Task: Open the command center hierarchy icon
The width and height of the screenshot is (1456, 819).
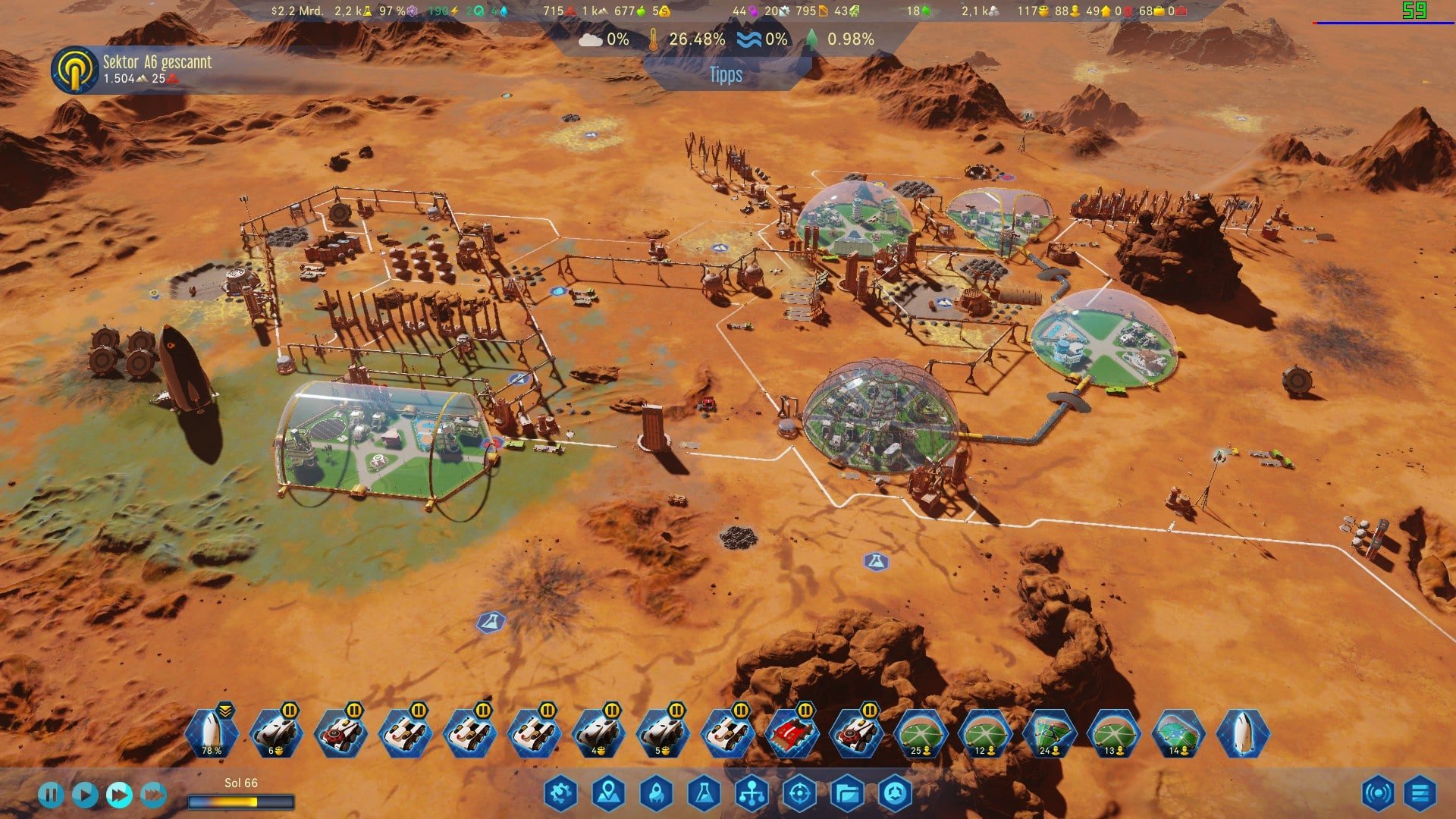Action: click(x=752, y=793)
